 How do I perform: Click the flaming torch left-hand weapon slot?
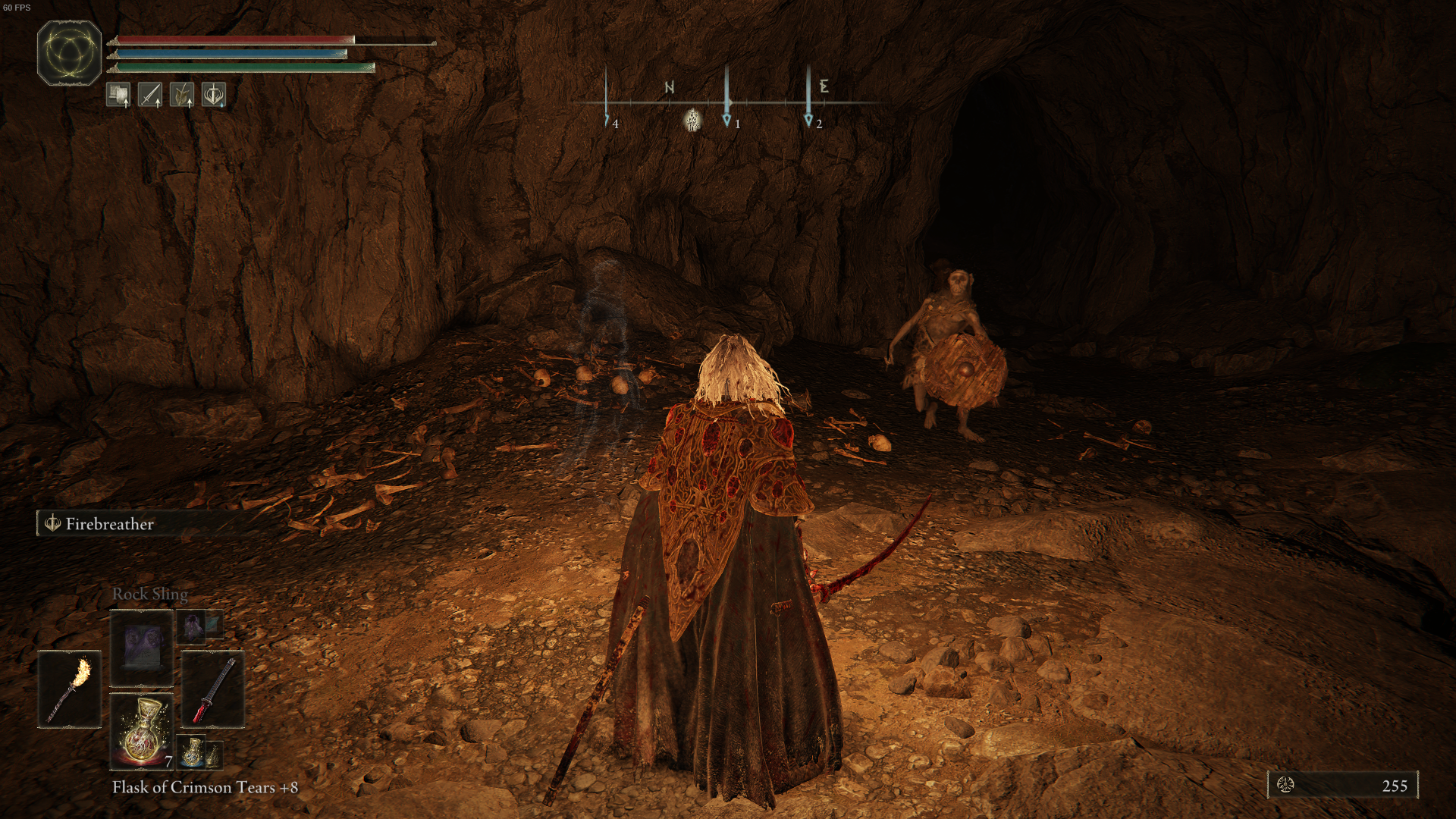pos(70,689)
